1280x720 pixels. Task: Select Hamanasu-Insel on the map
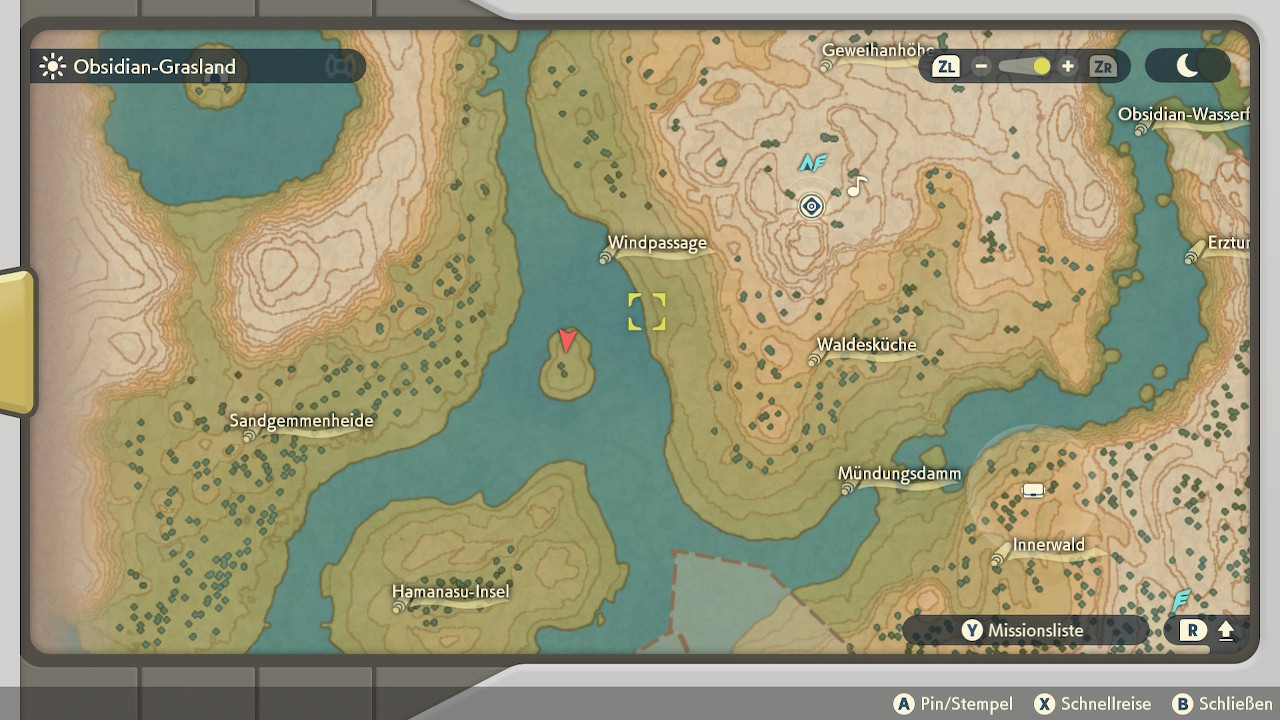tap(451, 592)
